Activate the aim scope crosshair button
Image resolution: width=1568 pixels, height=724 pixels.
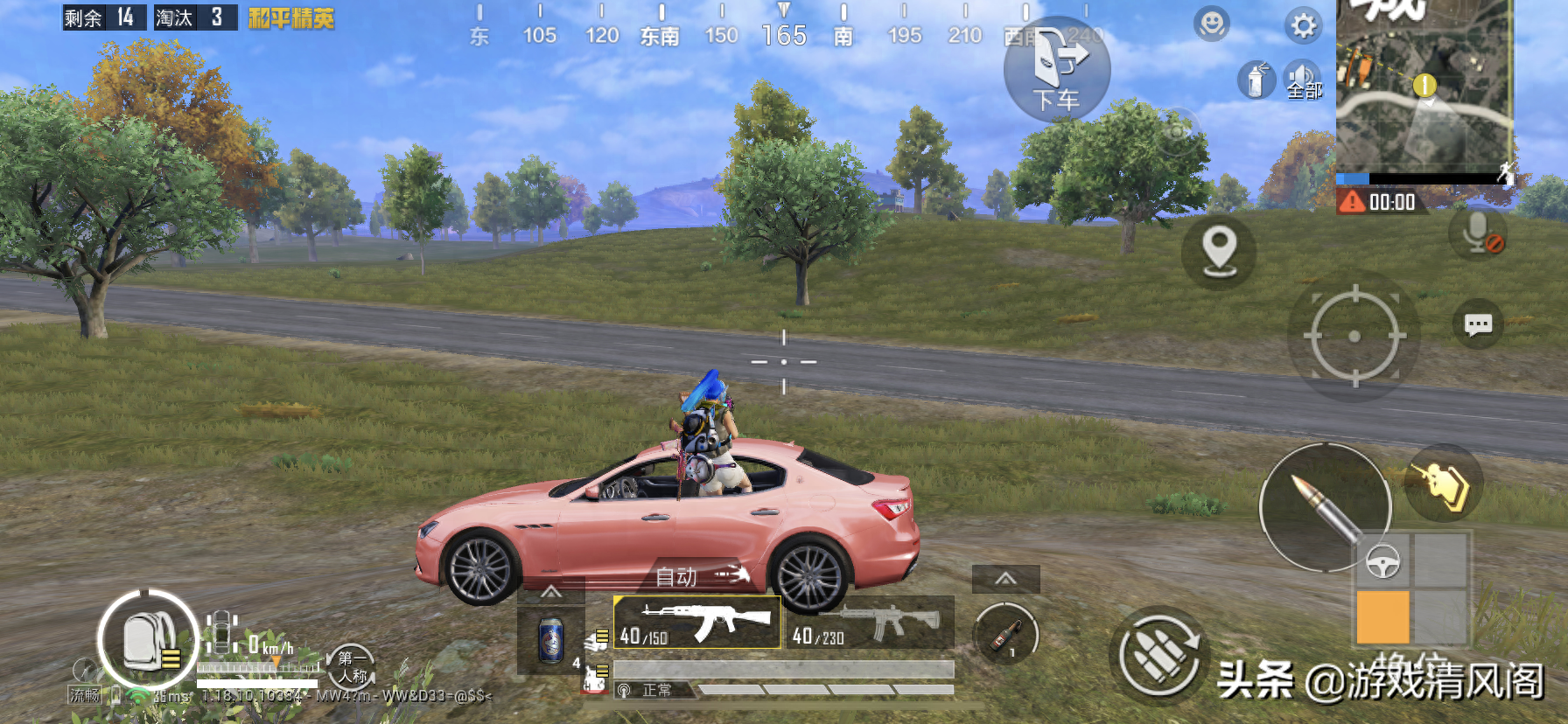1354,336
